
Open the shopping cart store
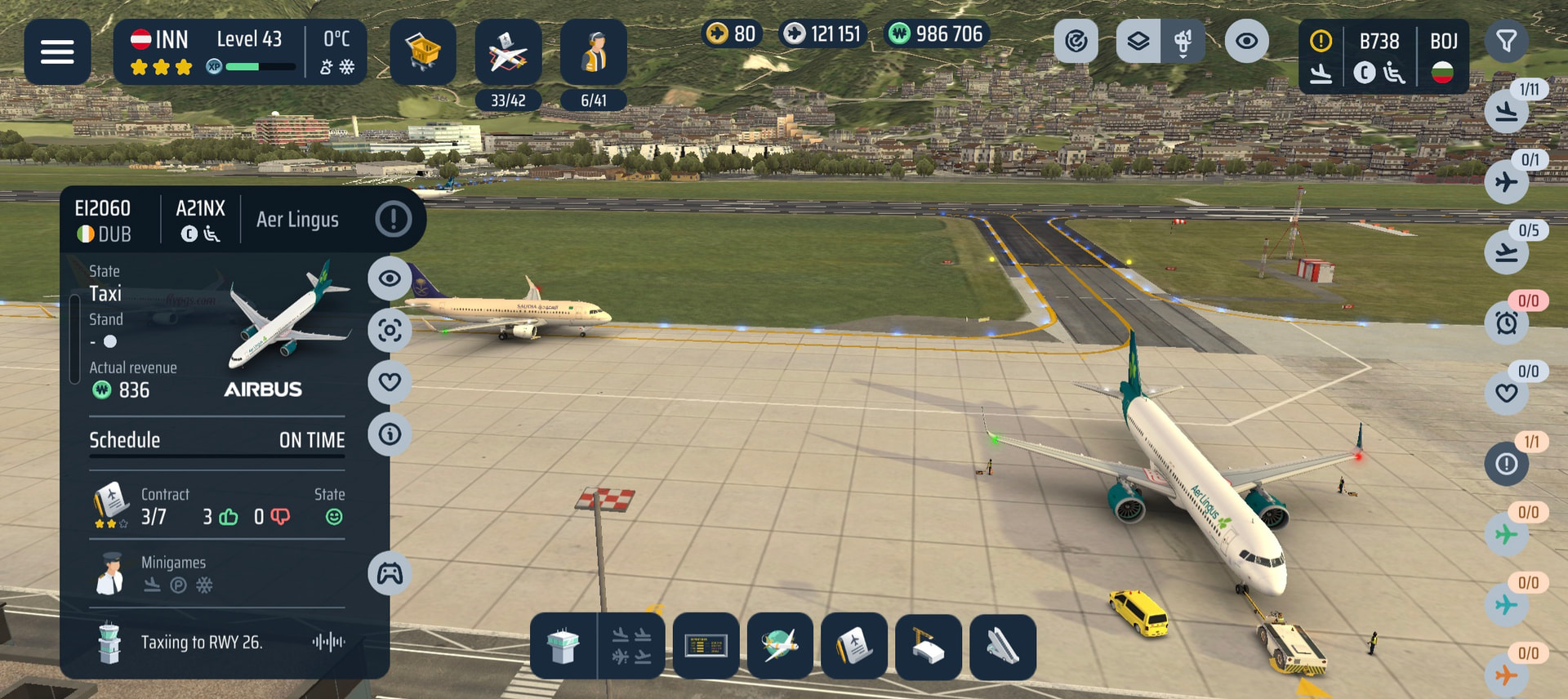point(422,52)
